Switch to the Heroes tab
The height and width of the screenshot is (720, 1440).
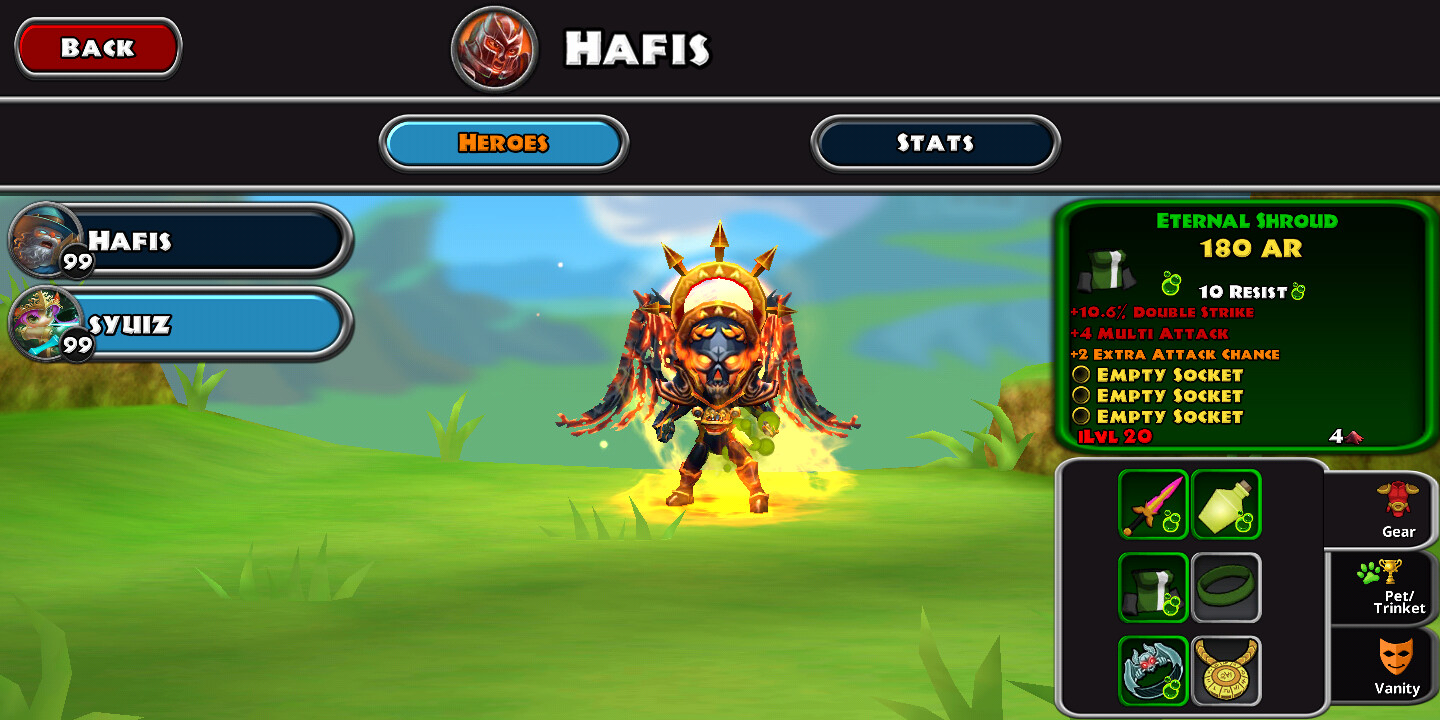point(503,143)
